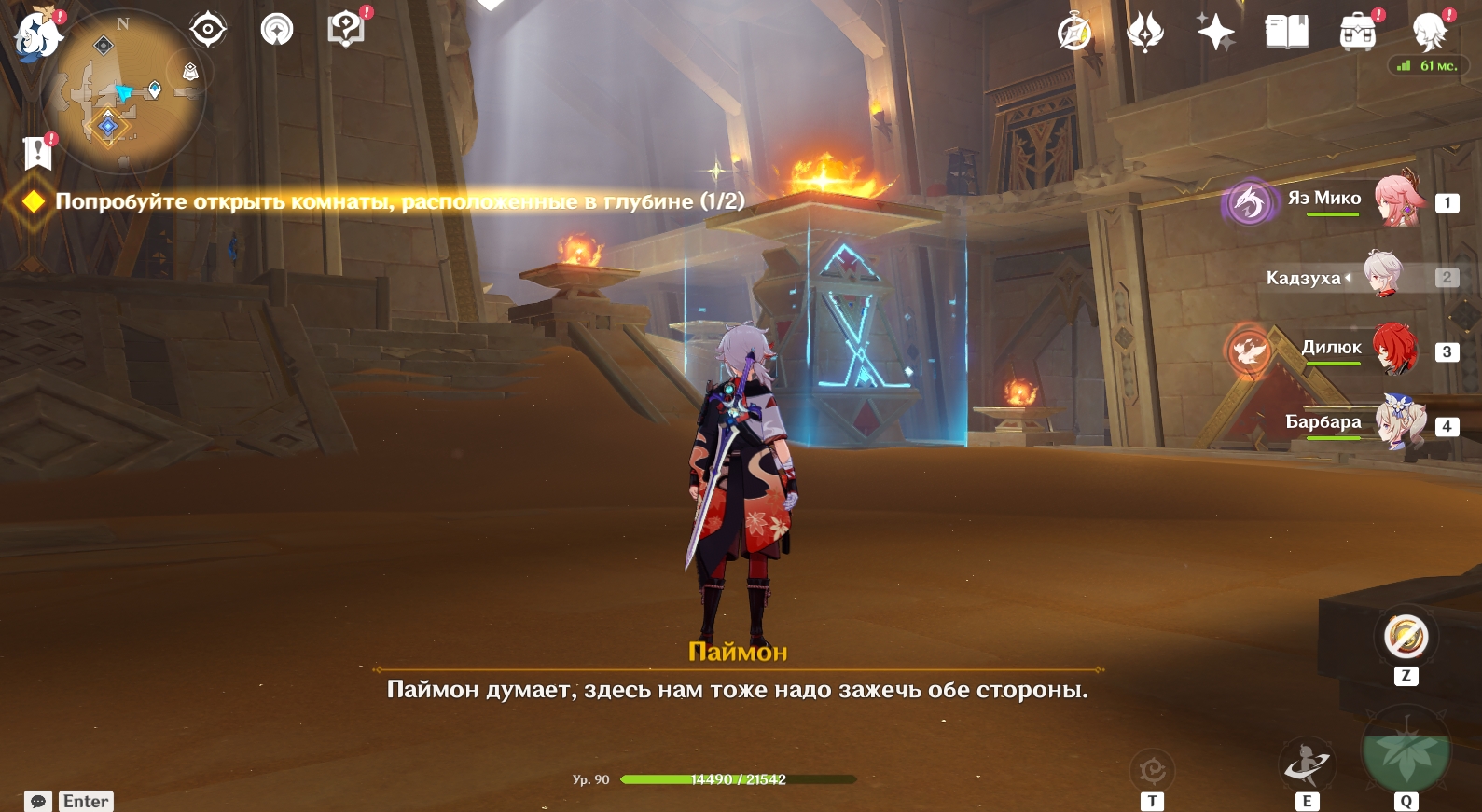Open the compass events icon
Image resolution: width=1482 pixels, height=812 pixels.
[x=1074, y=33]
